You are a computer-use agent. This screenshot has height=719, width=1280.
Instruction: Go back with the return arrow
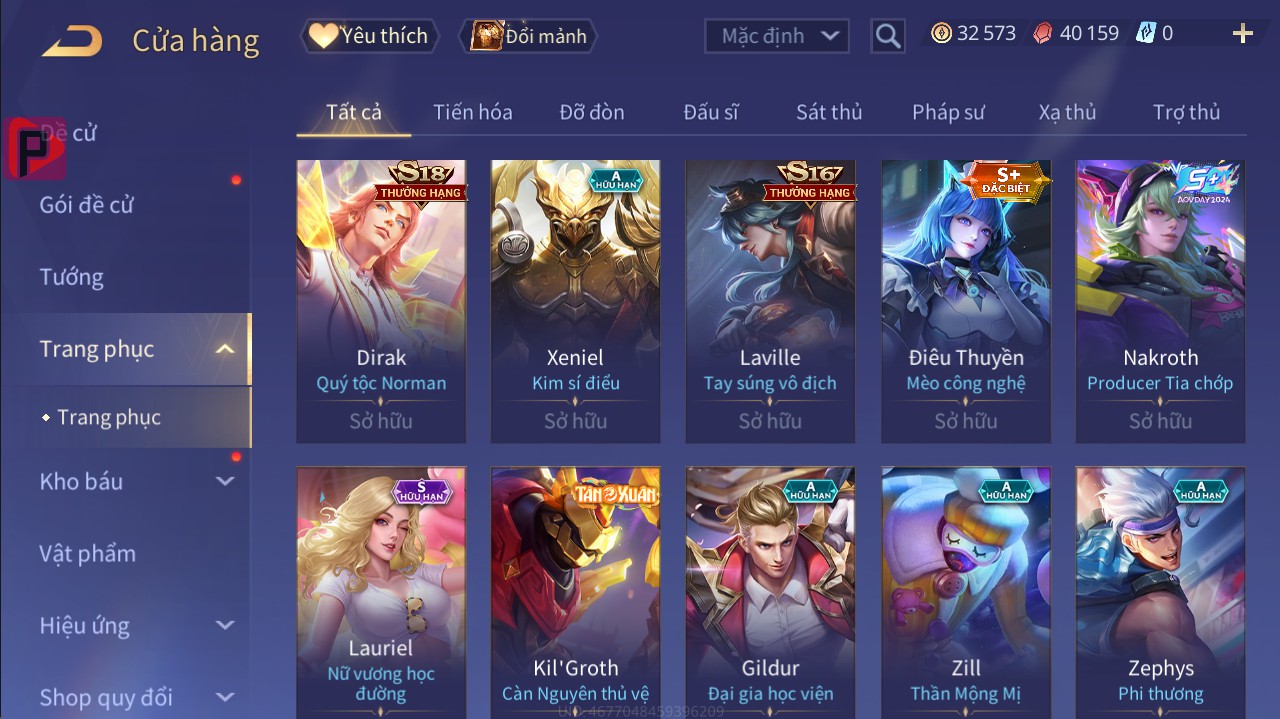tap(72, 40)
